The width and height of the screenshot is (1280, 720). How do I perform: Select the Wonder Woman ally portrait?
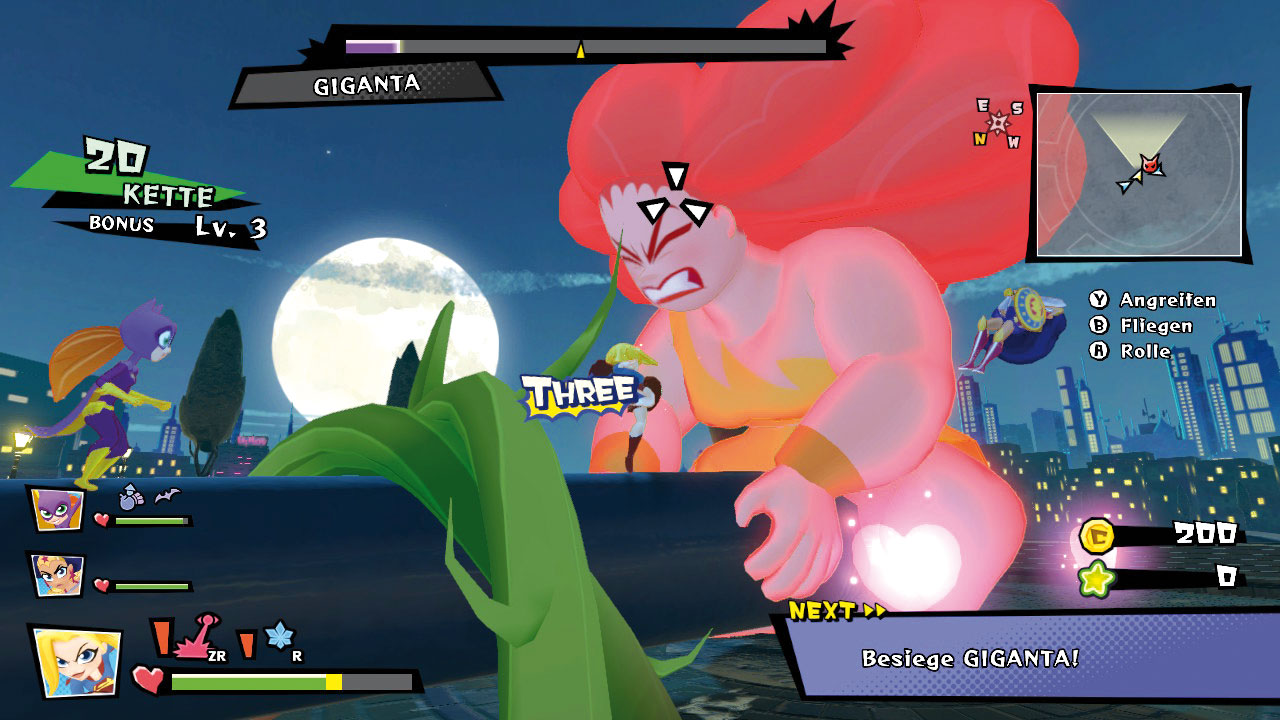pyautogui.click(x=56, y=574)
